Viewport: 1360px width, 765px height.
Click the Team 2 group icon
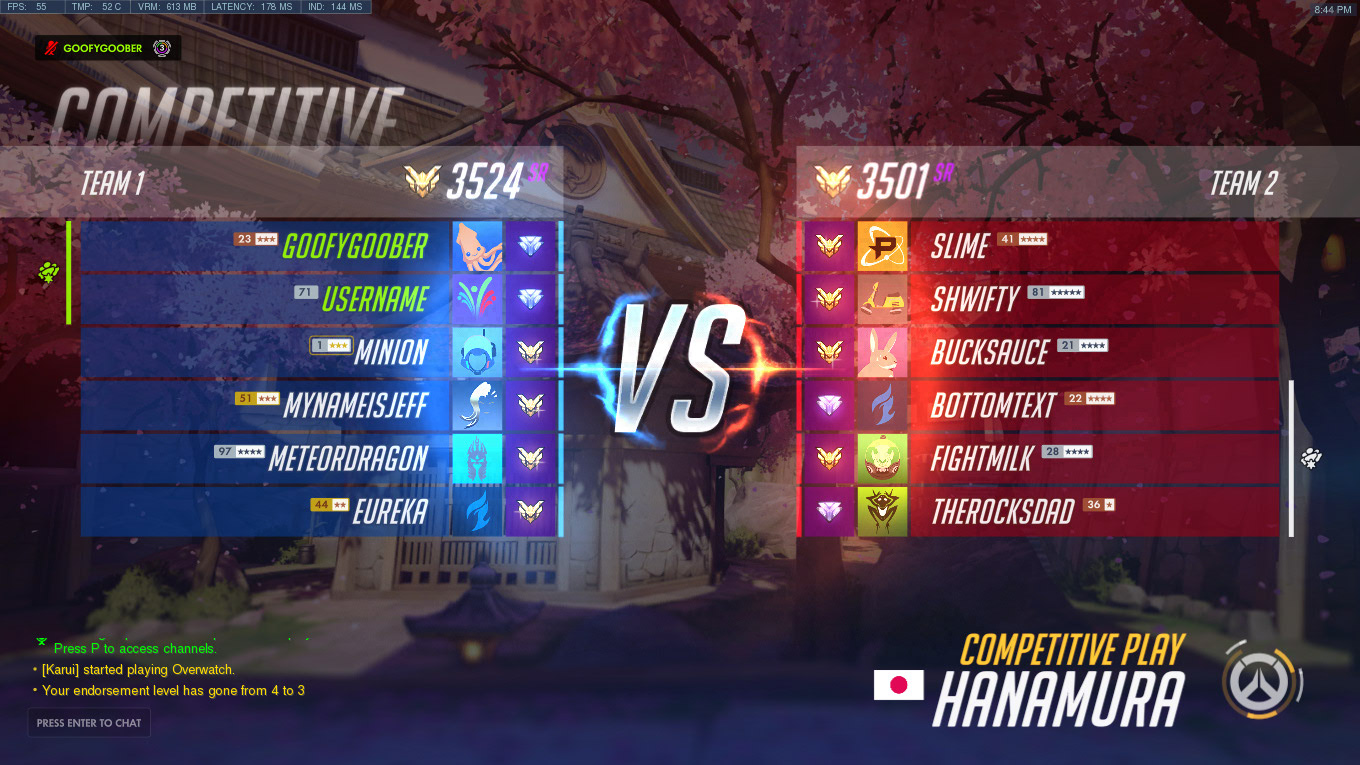click(1312, 459)
